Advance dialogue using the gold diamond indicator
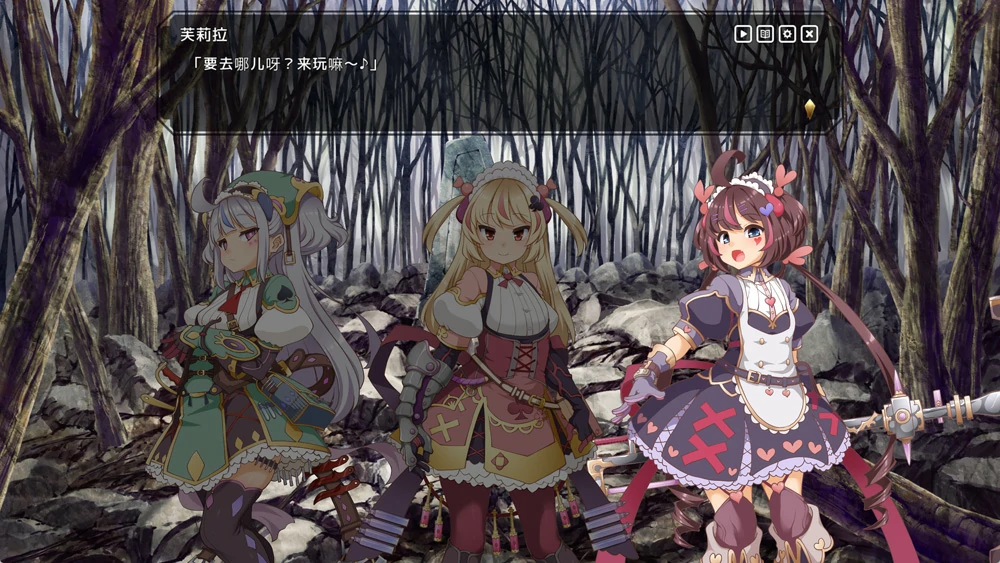This screenshot has width=1000, height=563. click(809, 109)
